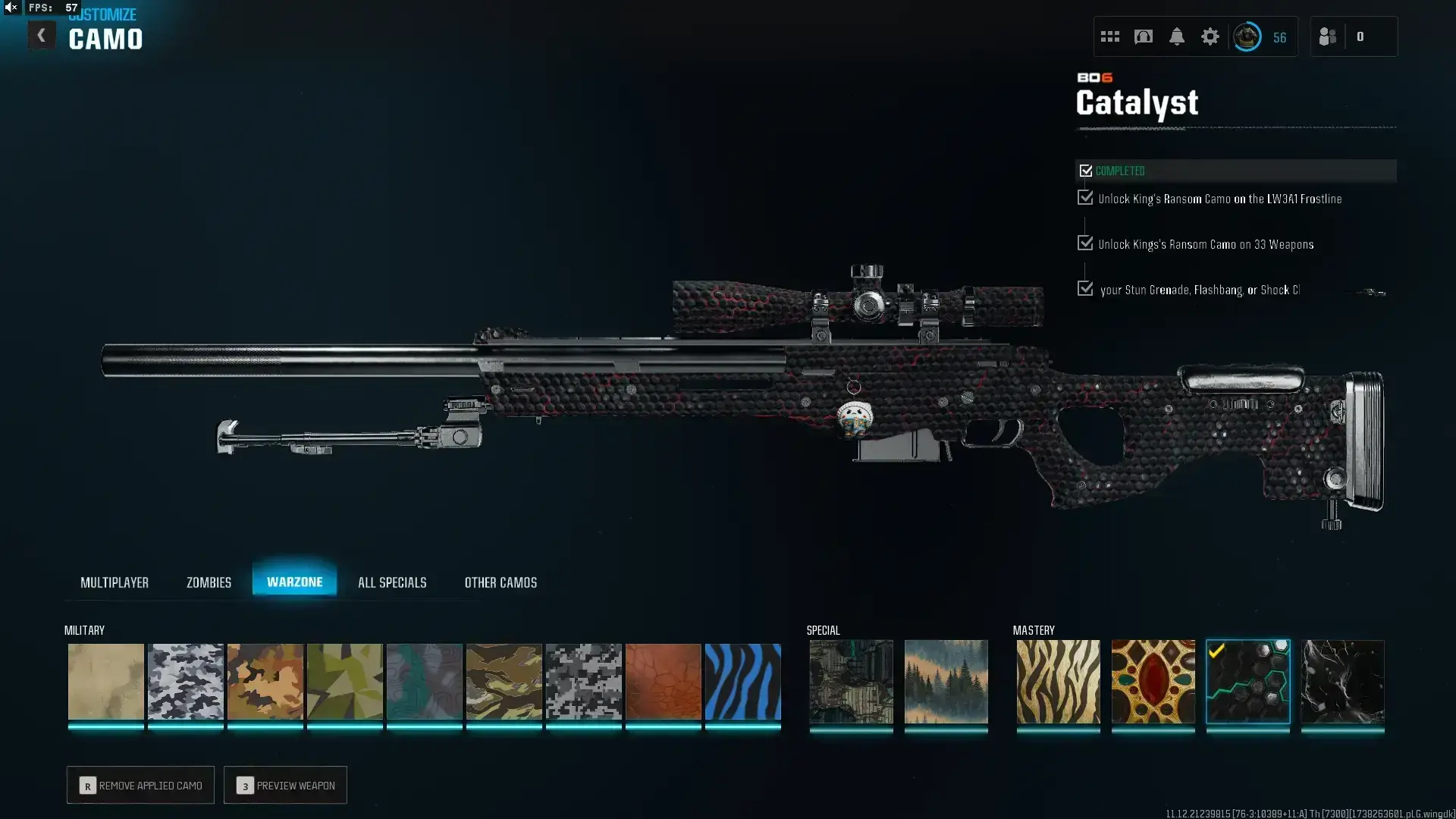Choose the blue tiger stripe camo

742,681
